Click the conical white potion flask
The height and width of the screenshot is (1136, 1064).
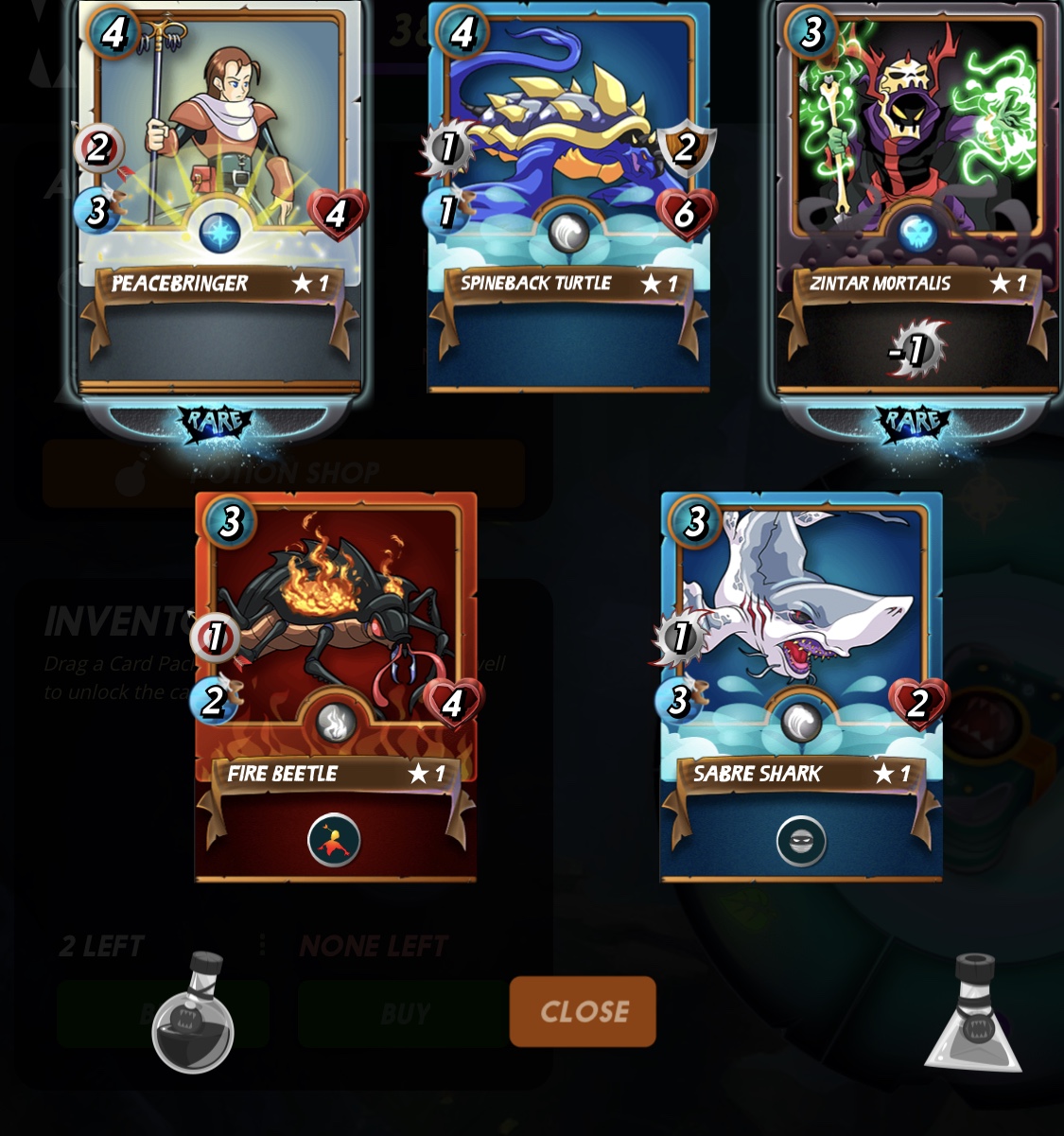[x=974, y=1015]
